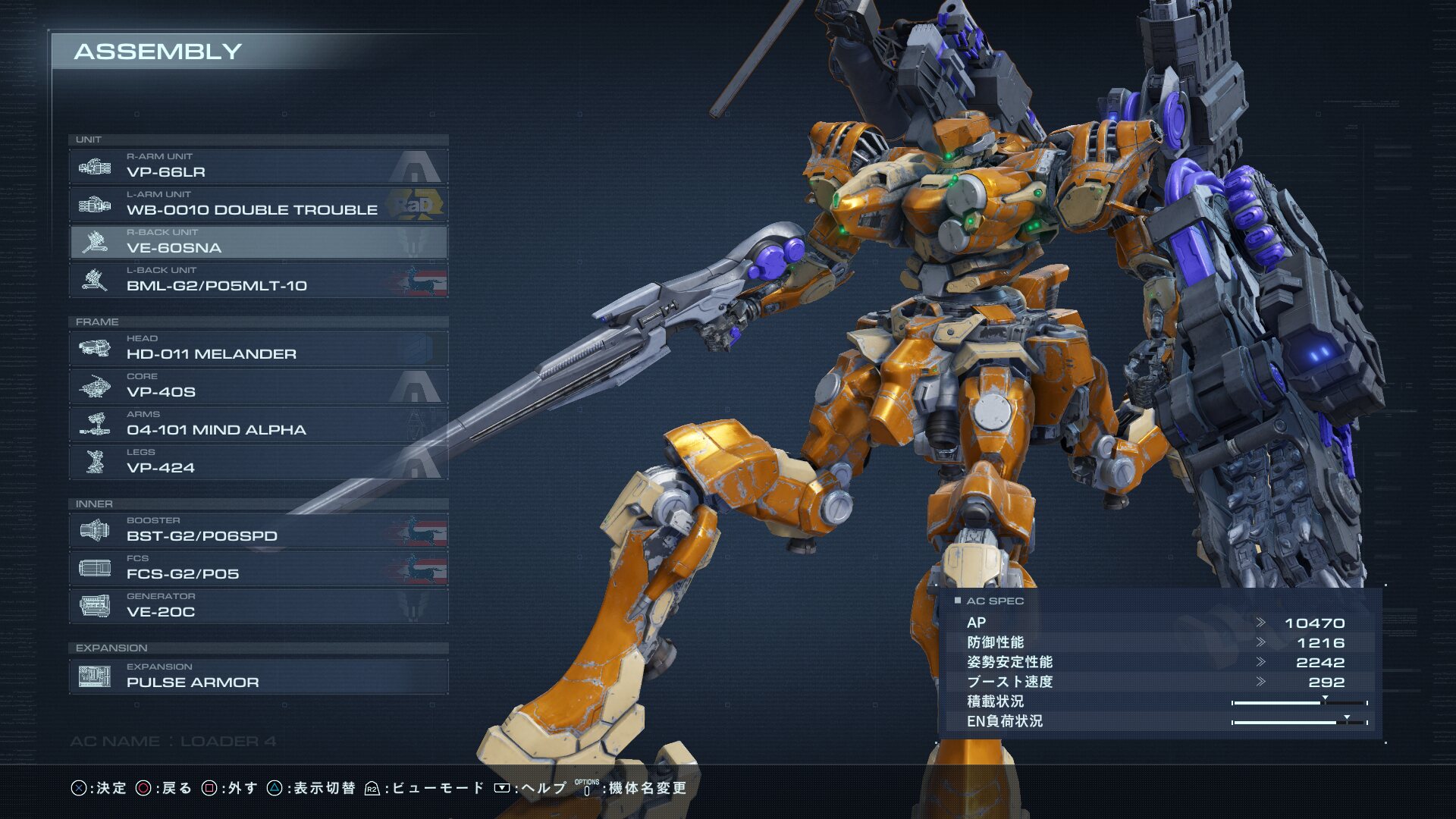Select the R-ARM UNIT VP-66LR slot
This screenshot has height=819, width=1456.
pyautogui.click(x=258, y=166)
